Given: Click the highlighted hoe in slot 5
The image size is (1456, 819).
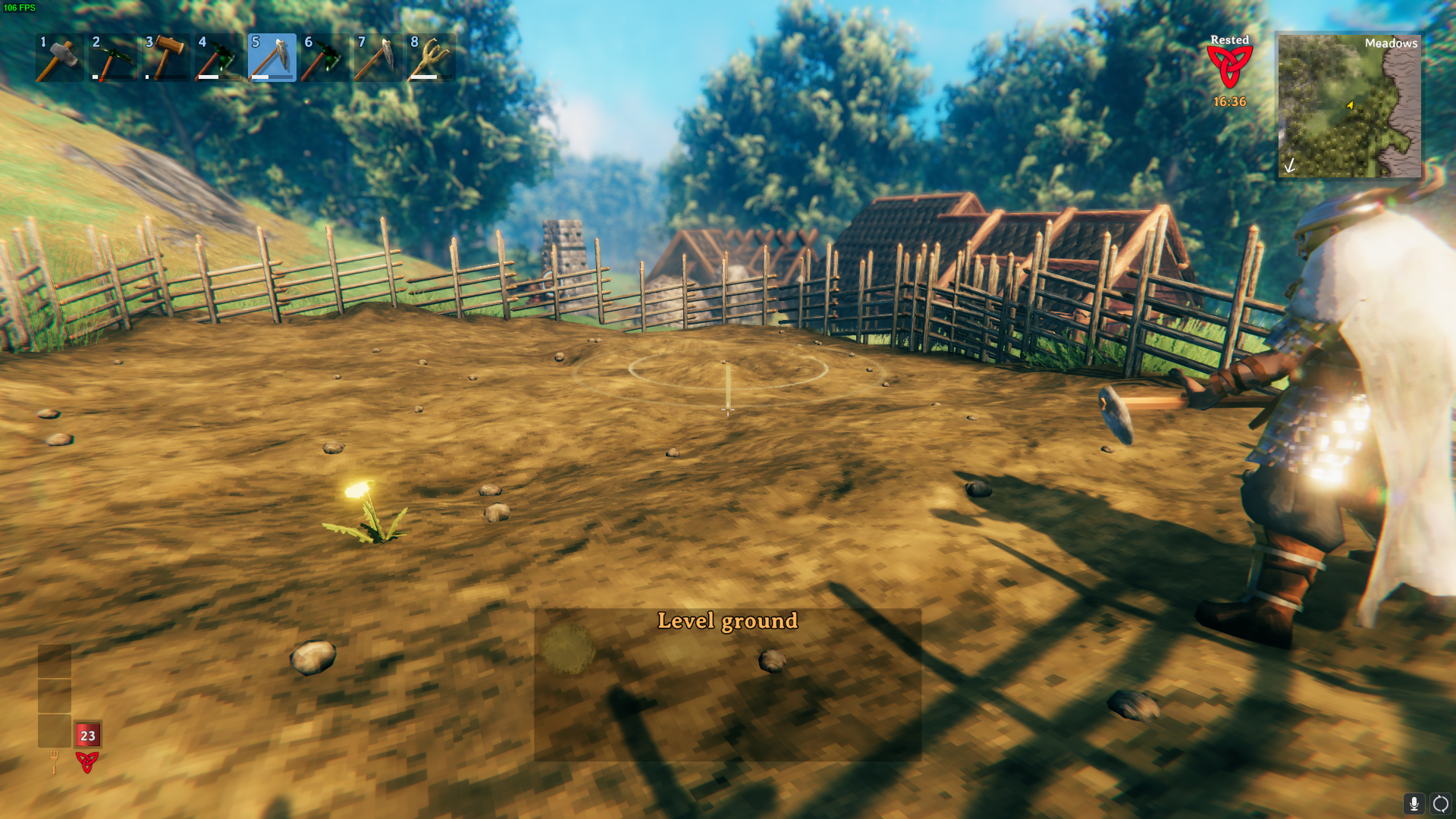Looking at the screenshot, I should pos(271,58).
